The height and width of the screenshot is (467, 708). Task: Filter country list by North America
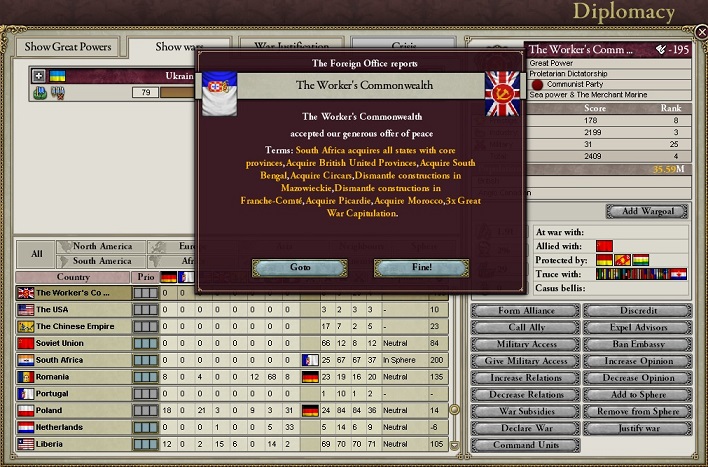click(102, 246)
